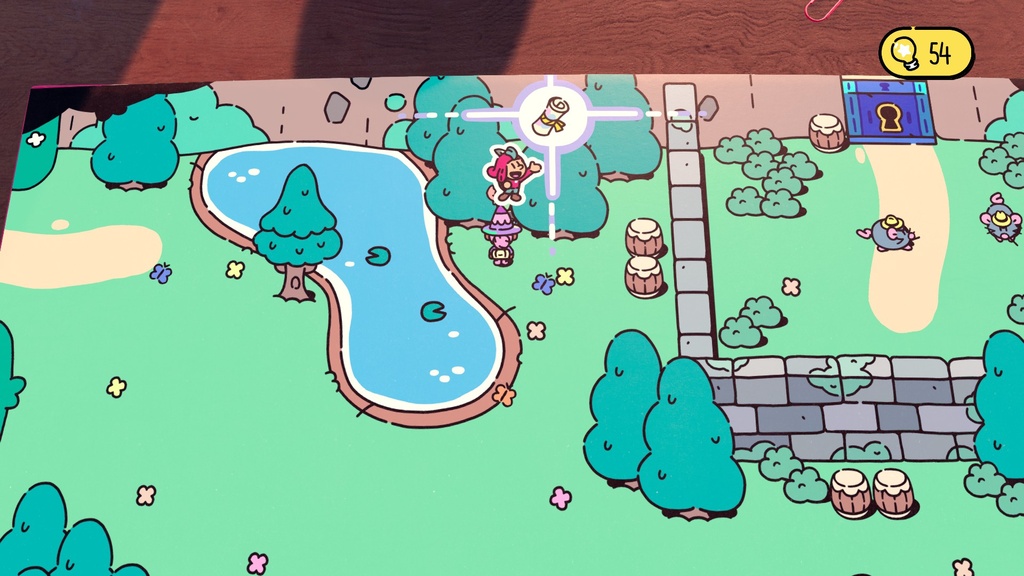Select the scroll icon in the crosshair marker
The image size is (1024, 576).
pyautogui.click(x=549, y=114)
